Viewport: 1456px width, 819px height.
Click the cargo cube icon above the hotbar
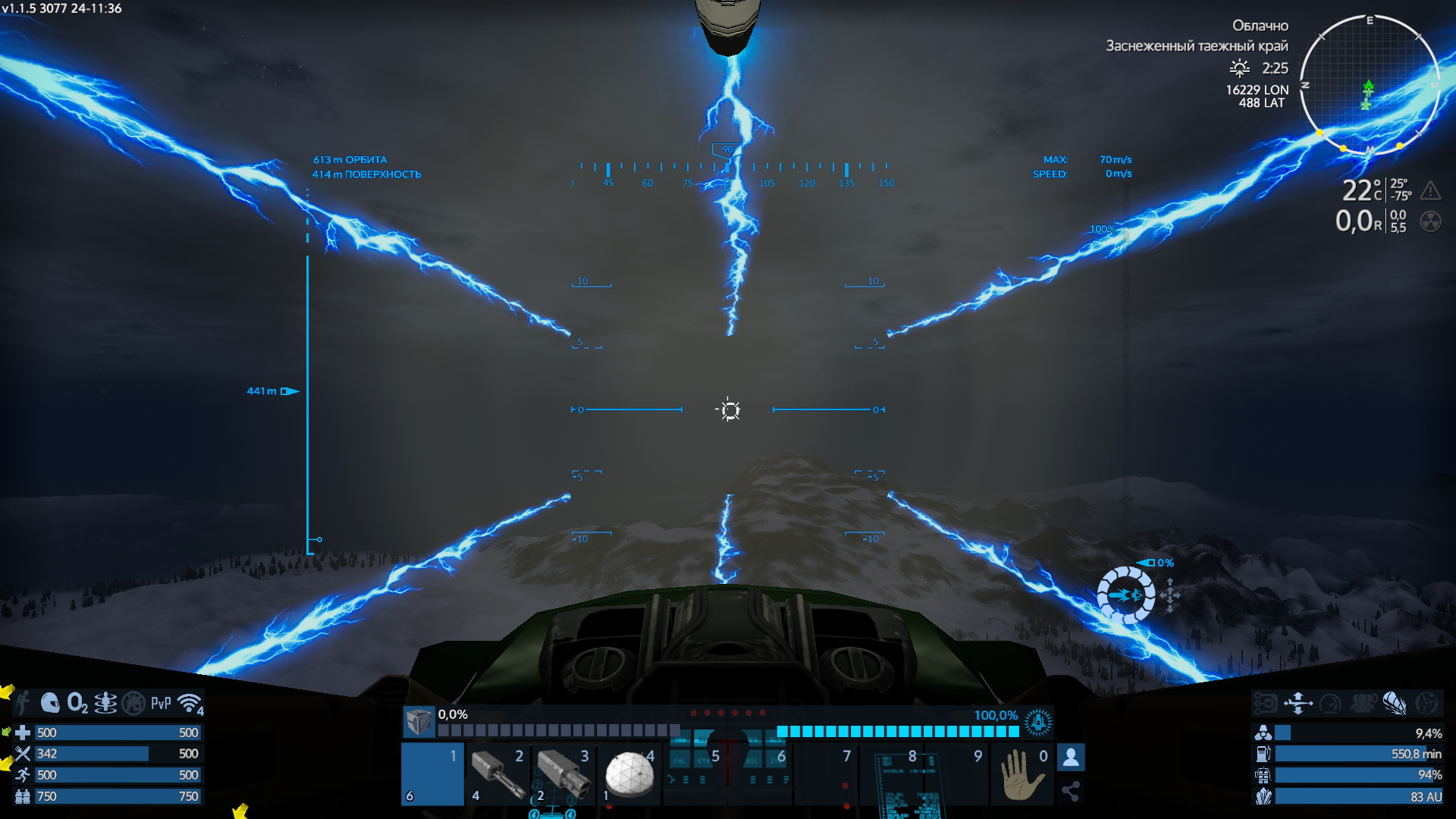click(x=418, y=722)
